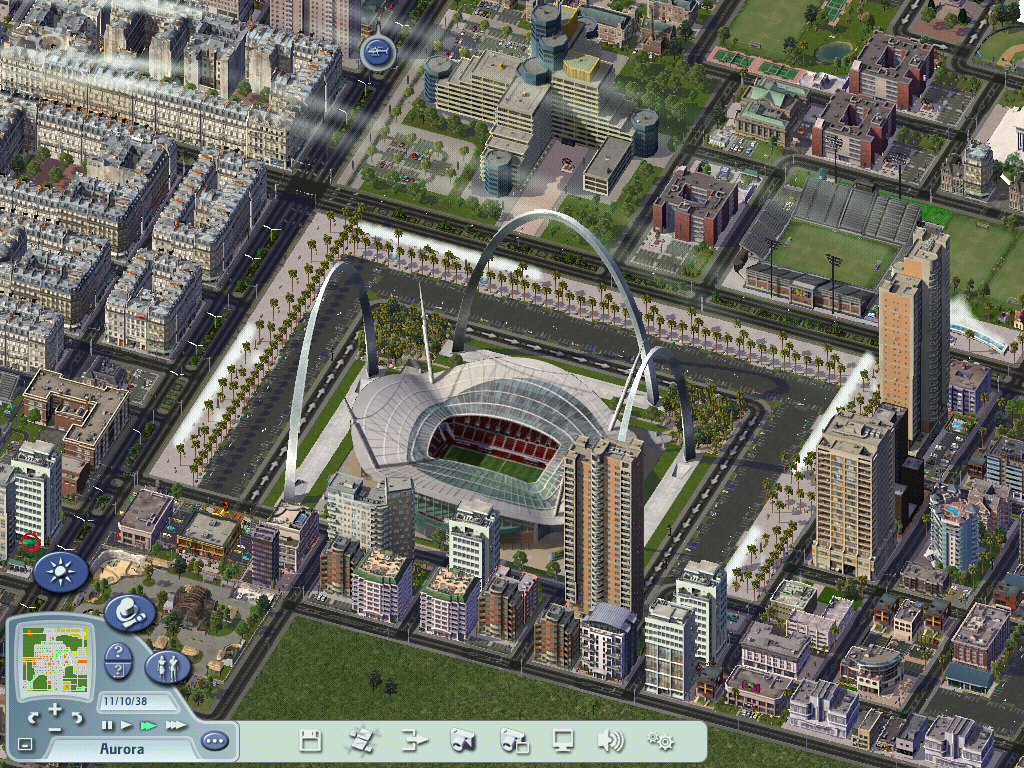Viewport: 1024px width, 768px height.
Task: Zoom out with the minus button
Action: pyautogui.click(x=55, y=728)
